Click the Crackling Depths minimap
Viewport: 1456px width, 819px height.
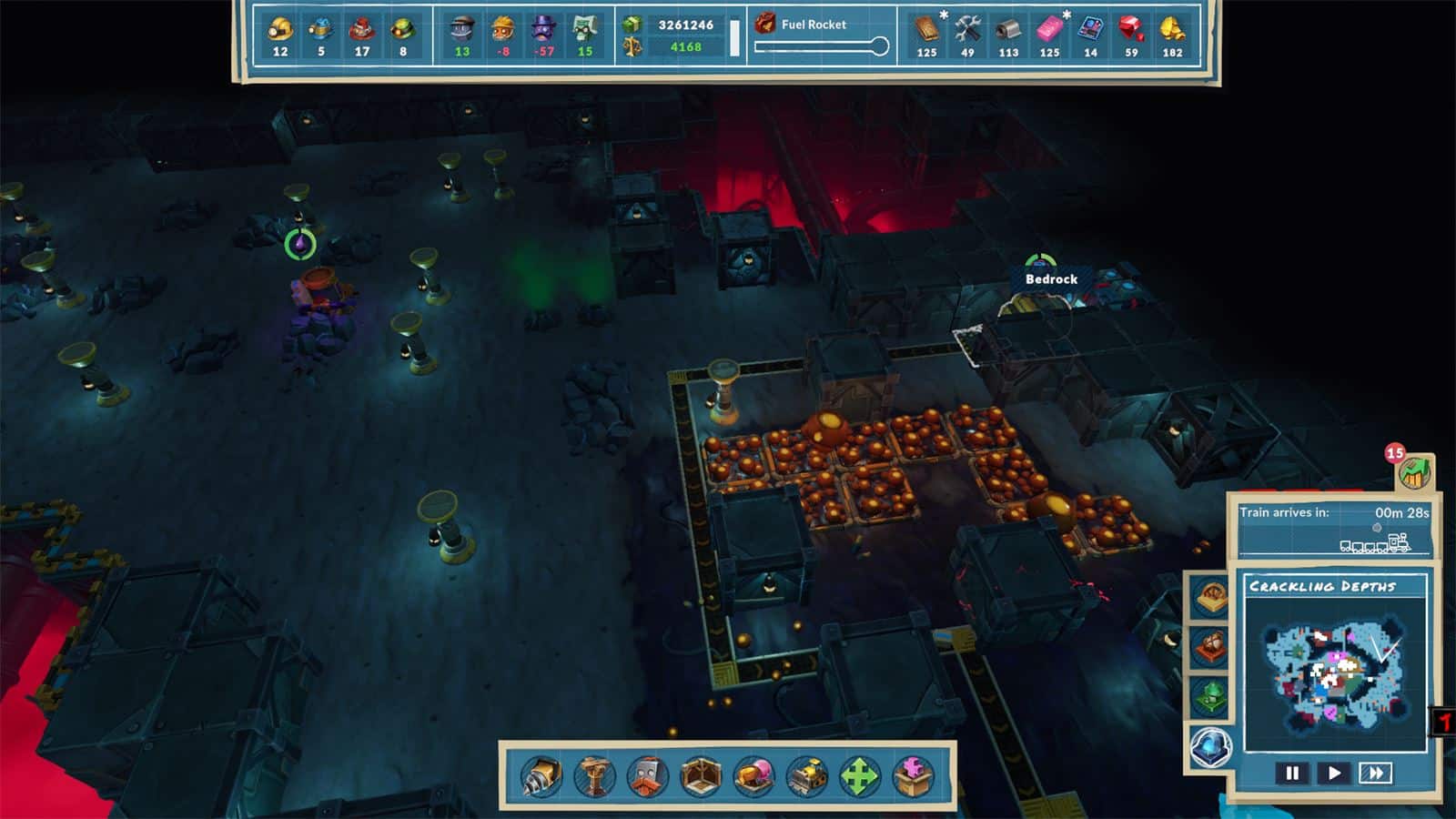click(1334, 672)
